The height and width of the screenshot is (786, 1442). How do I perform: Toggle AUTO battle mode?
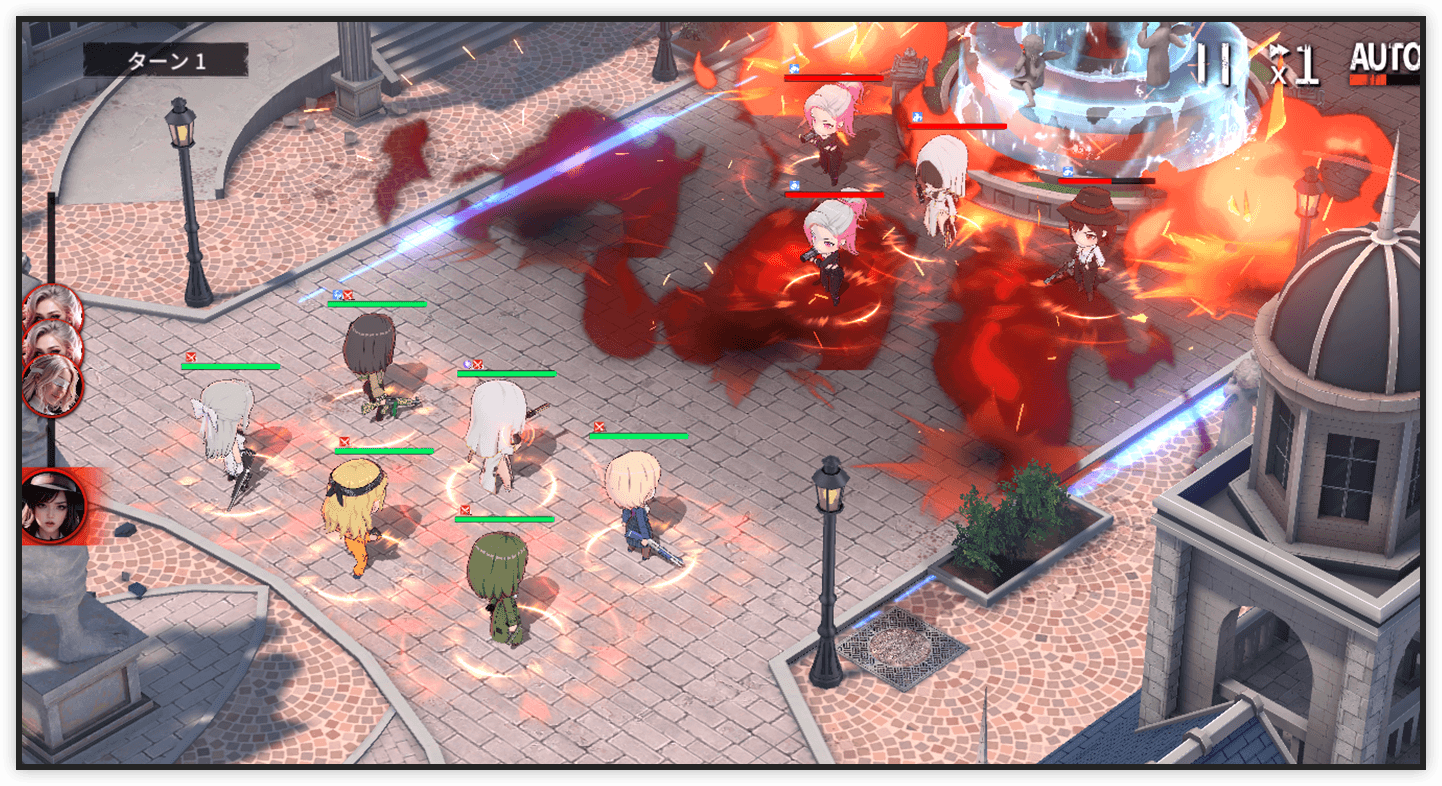coord(1384,62)
